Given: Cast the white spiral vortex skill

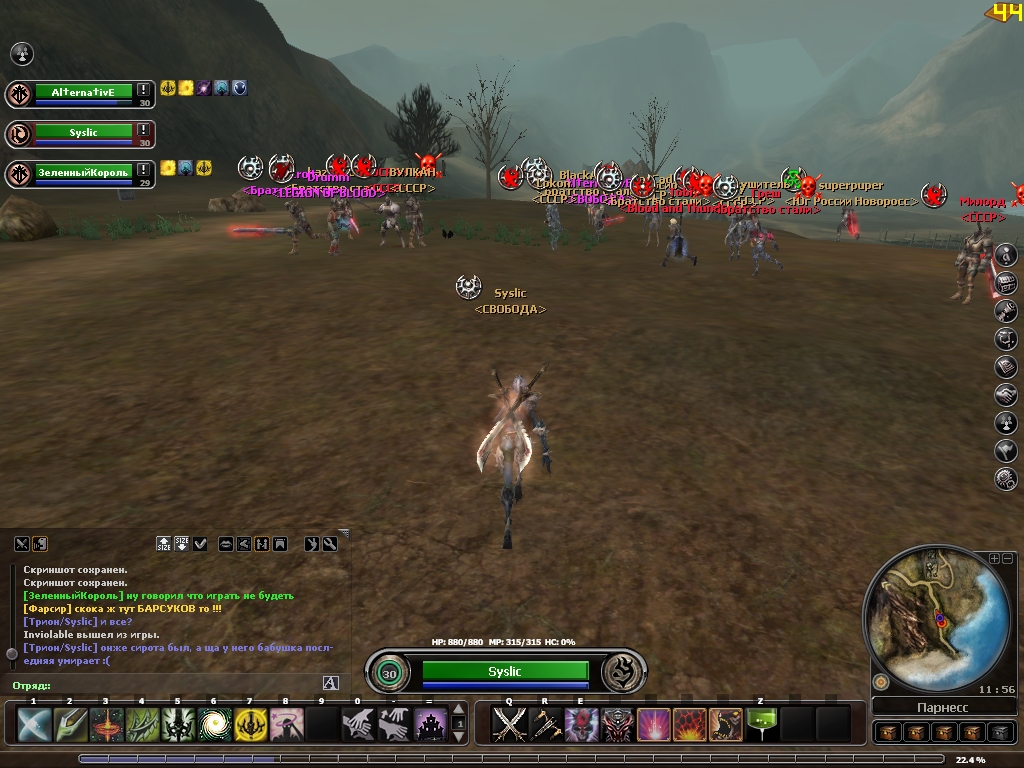Looking at the screenshot, I should (214, 724).
